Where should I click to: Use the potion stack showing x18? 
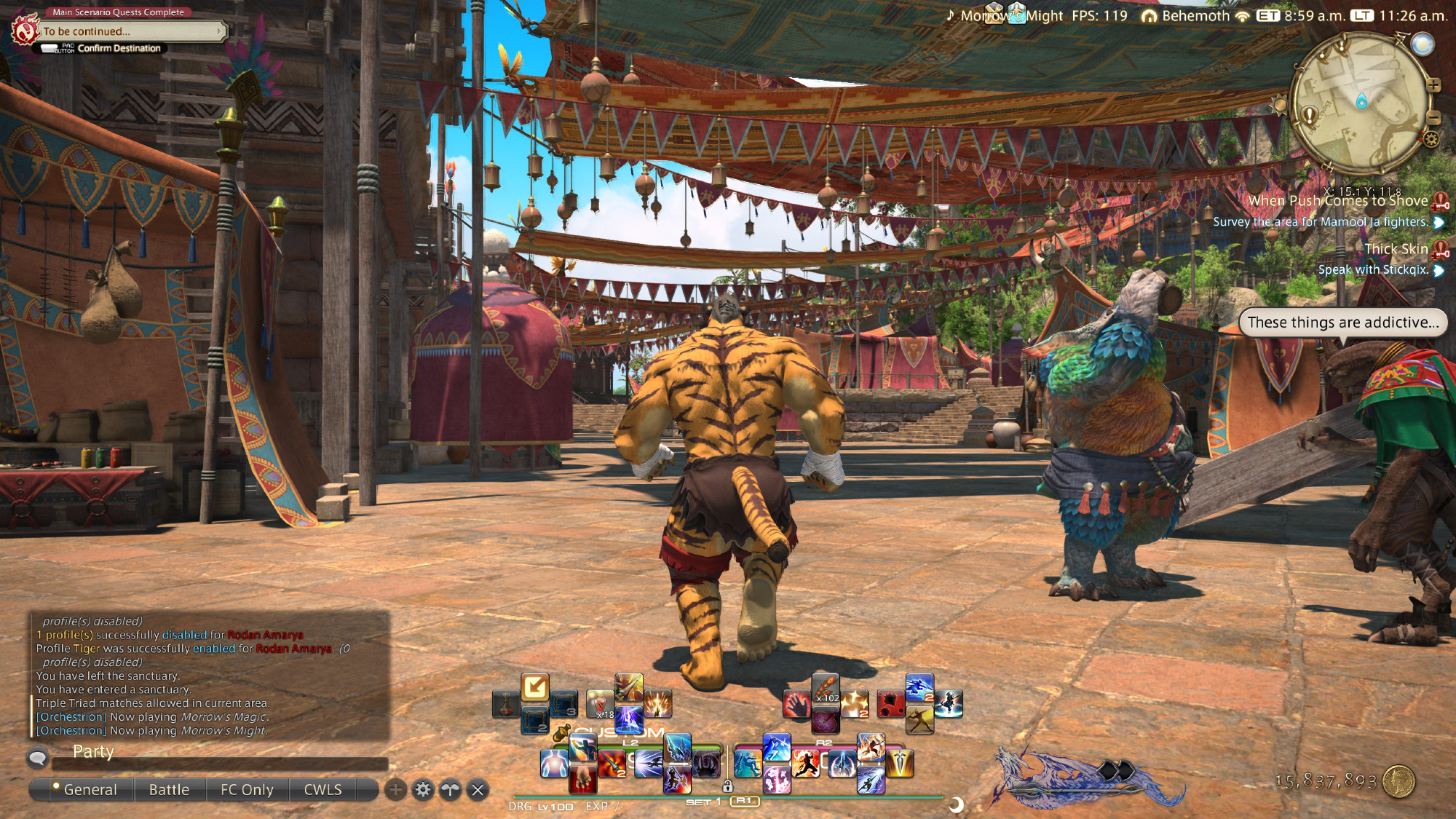(x=600, y=704)
